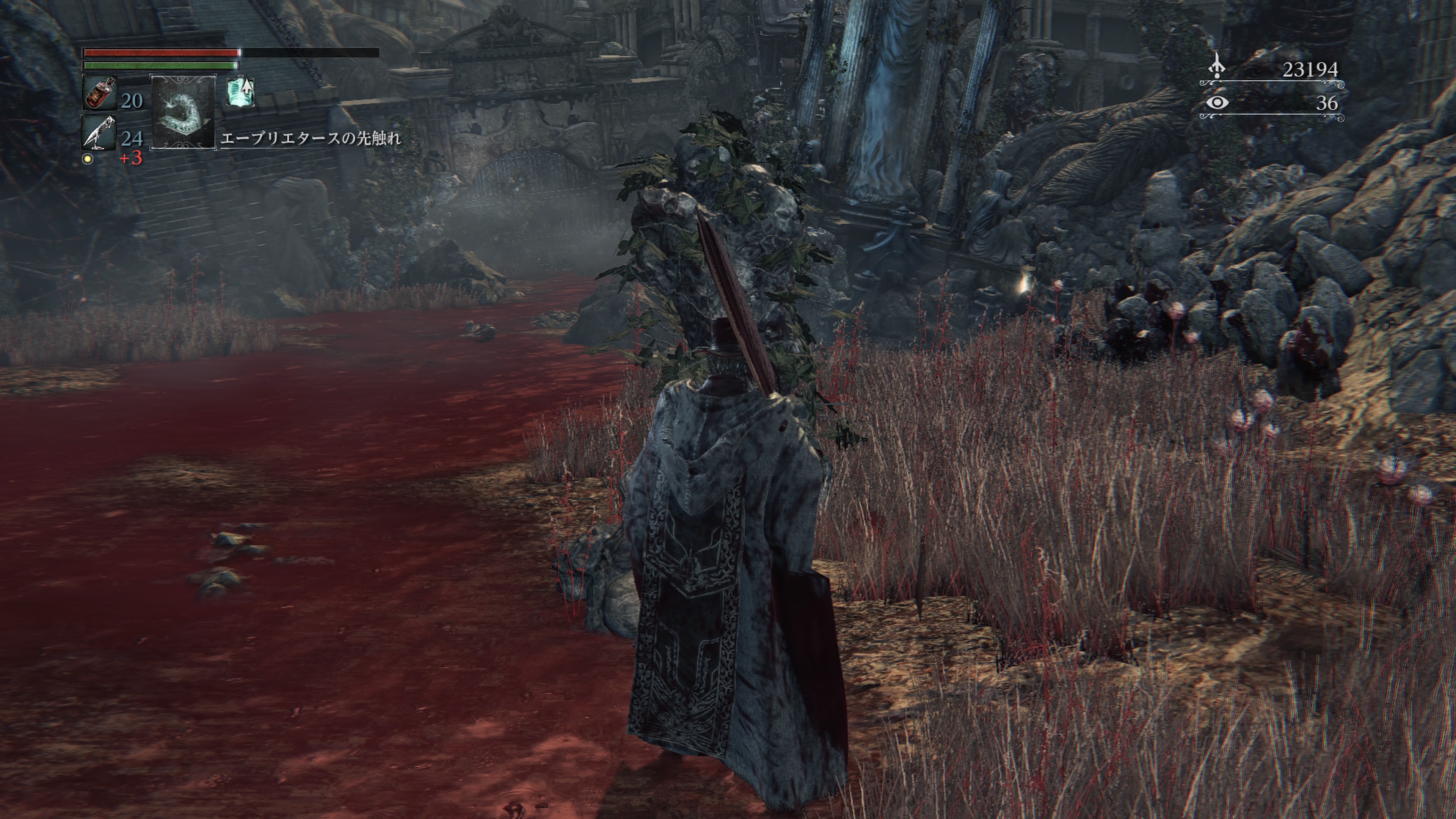Viewport: 1456px width, 819px height.
Task: Click the Insight eye icon
Action: click(x=1217, y=103)
